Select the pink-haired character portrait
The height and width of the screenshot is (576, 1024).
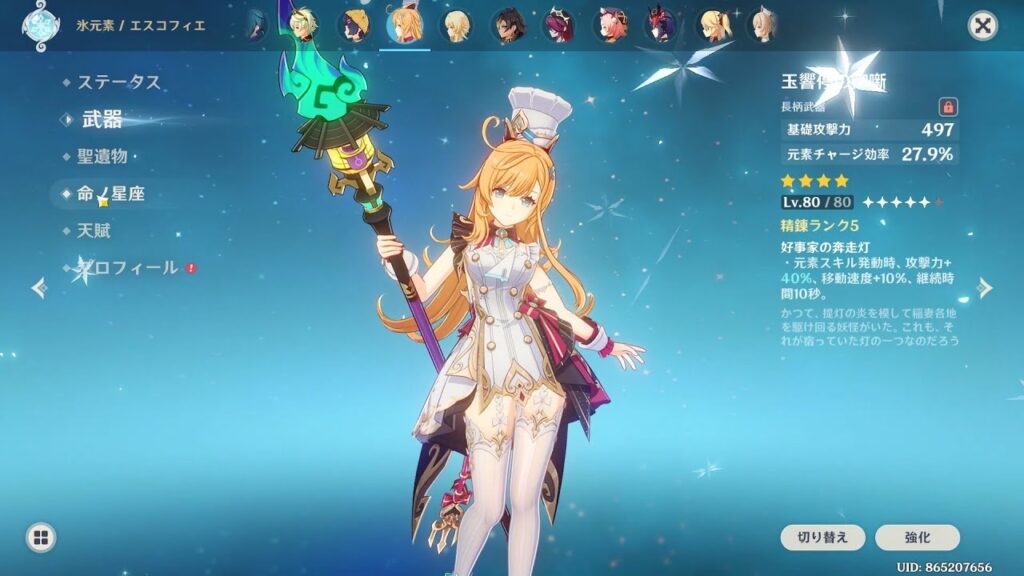tap(609, 26)
